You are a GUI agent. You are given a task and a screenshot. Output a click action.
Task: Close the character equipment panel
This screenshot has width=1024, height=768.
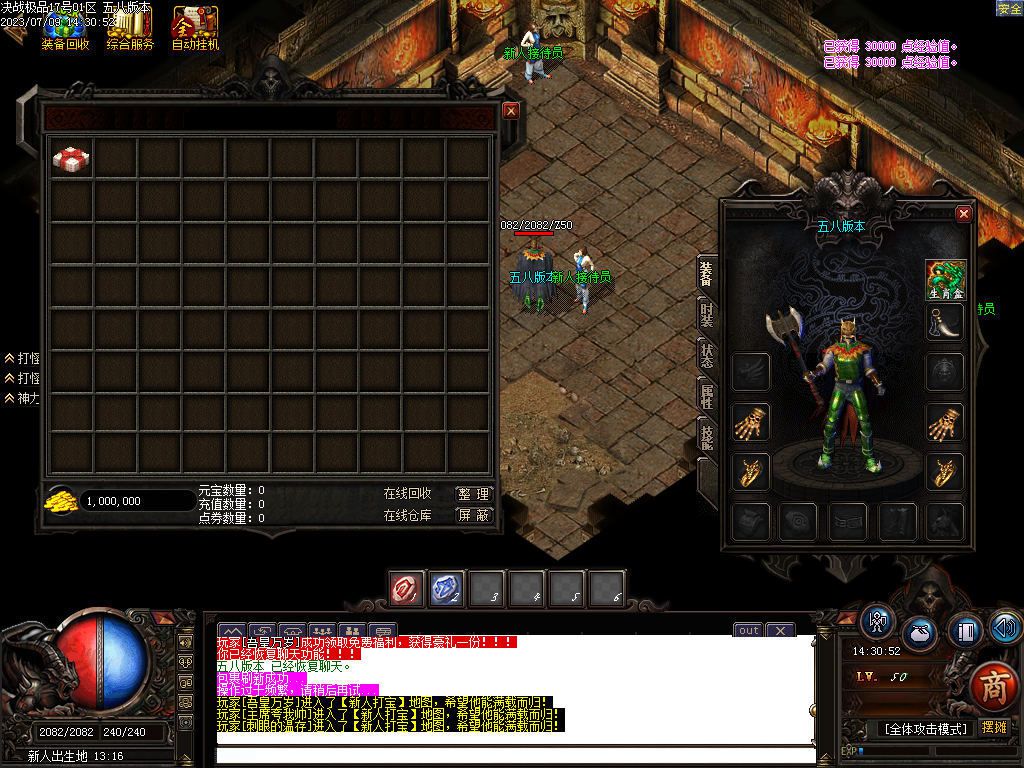tap(964, 213)
